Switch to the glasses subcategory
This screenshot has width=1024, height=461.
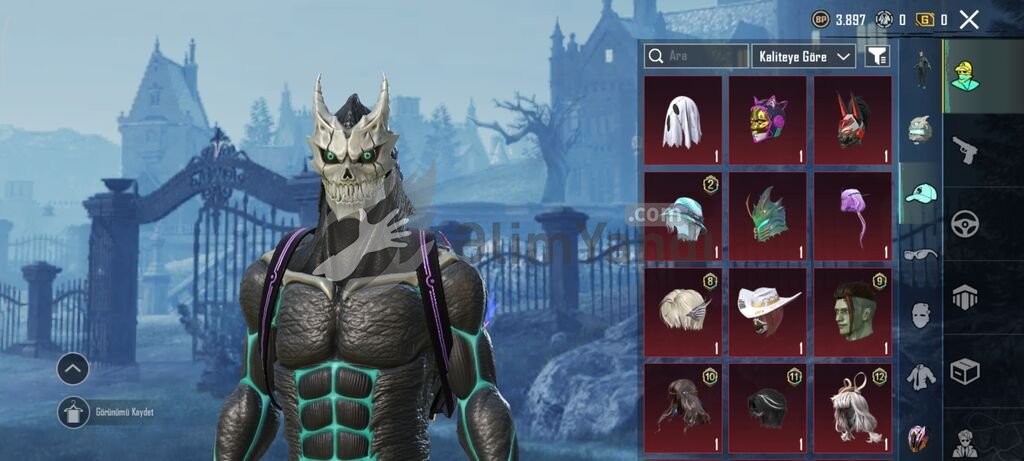coord(921,255)
